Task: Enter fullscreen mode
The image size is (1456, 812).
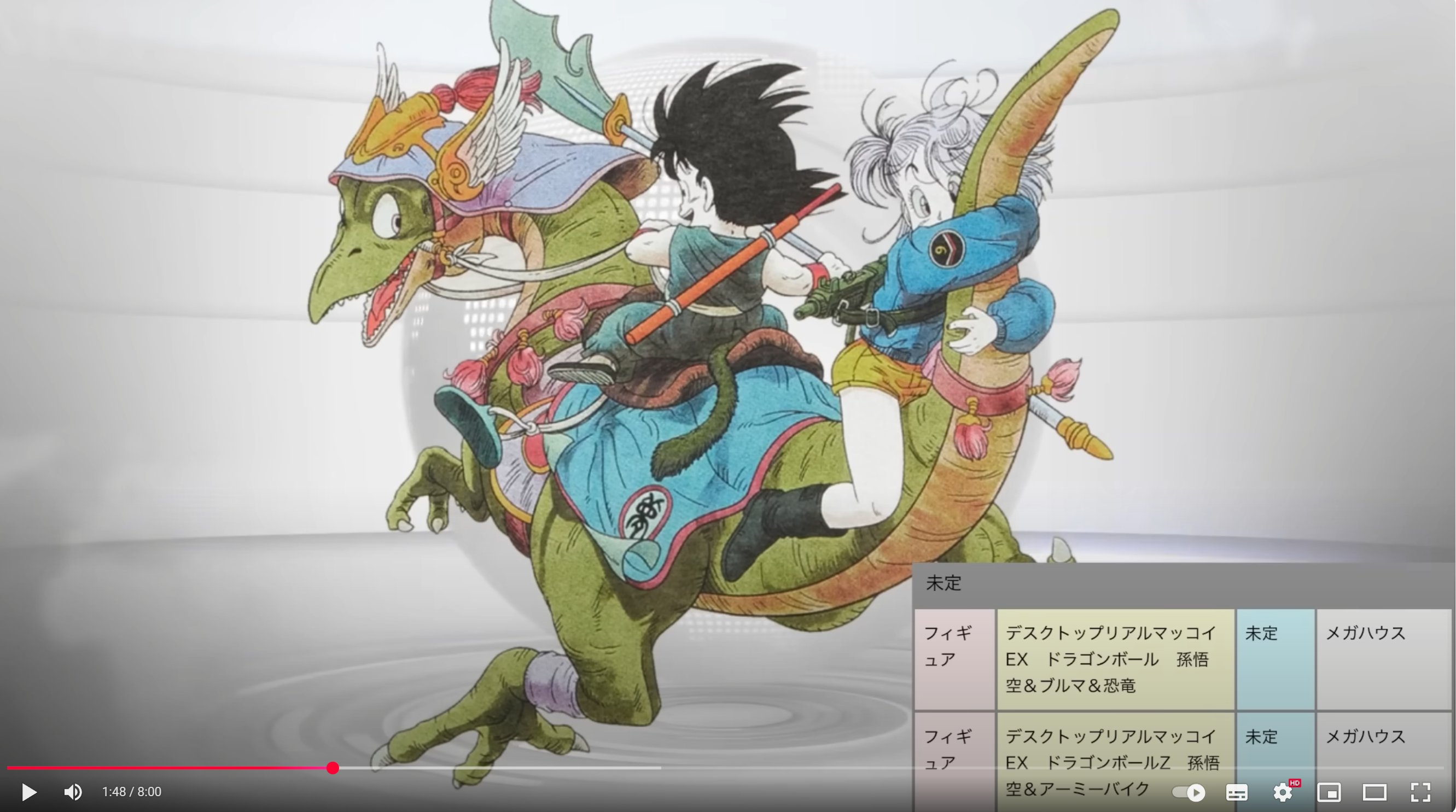Action: (x=1420, y=793)
